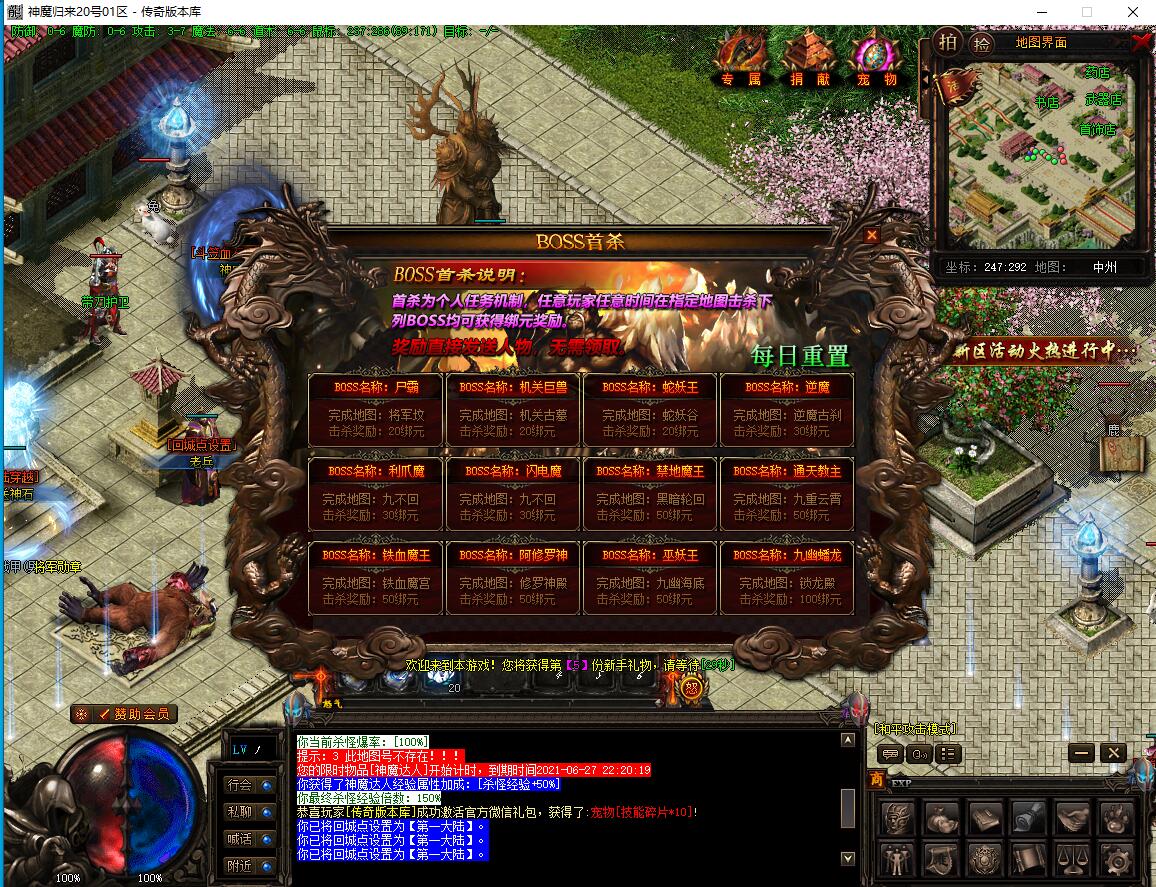This screenshot has width=1156, height=887.
Task: Open the 专属 exclusive menu icon
Action: click(742, 58)
